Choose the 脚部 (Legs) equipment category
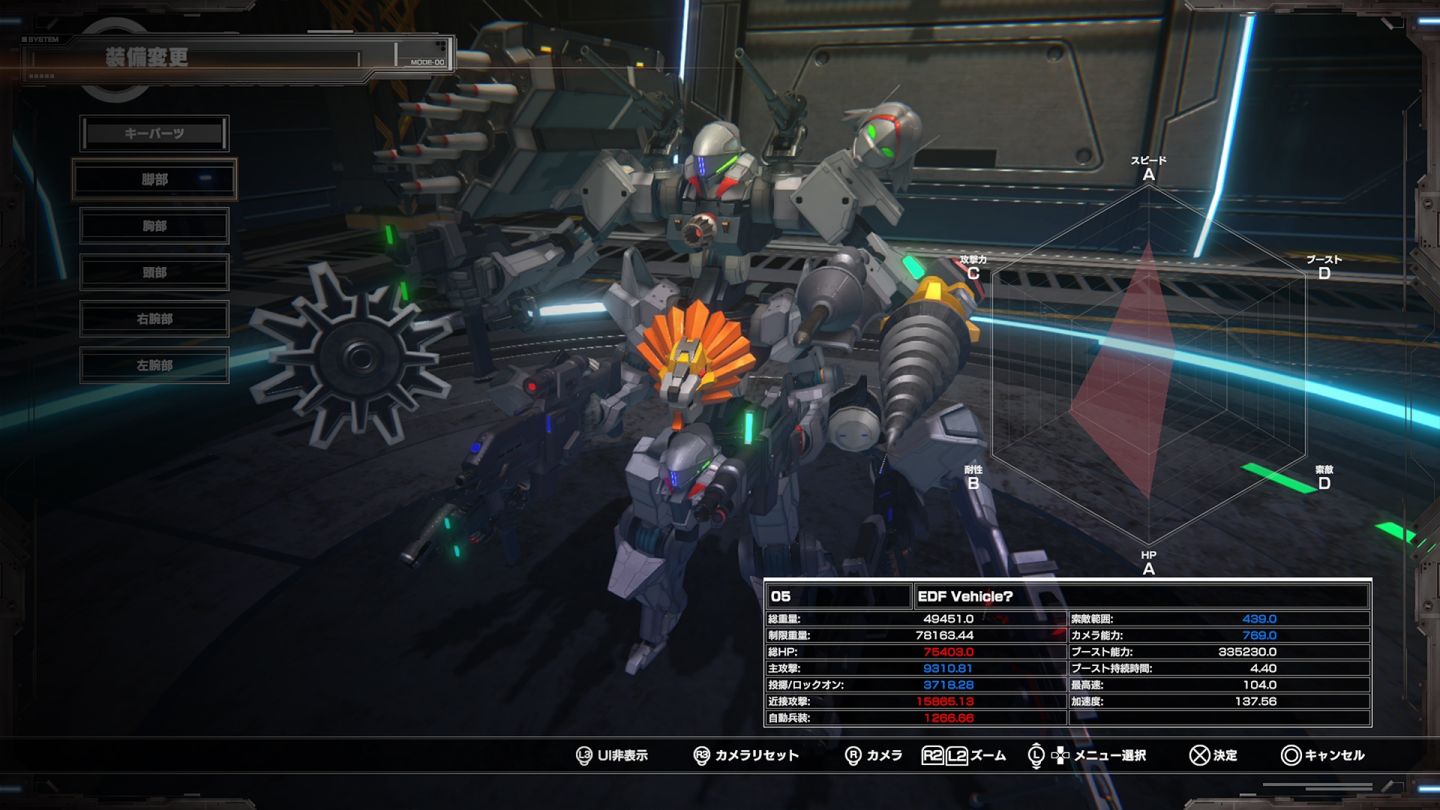 pos(155,179)
